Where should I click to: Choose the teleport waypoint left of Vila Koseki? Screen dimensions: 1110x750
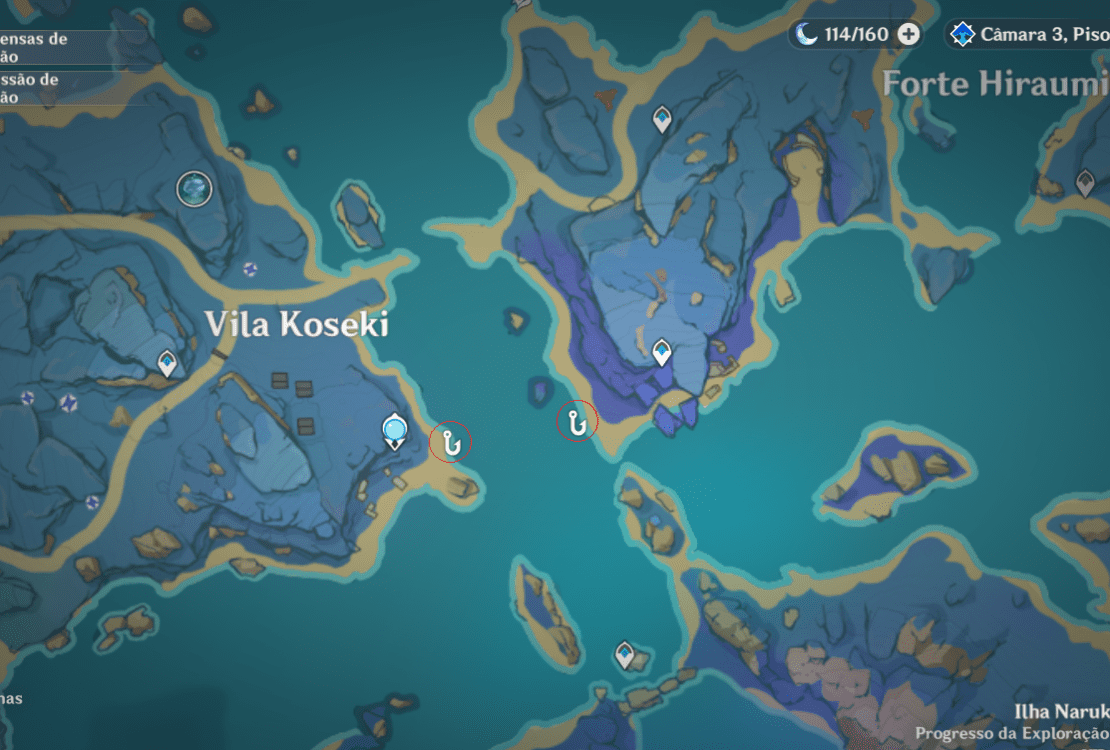tap(167, 363)
